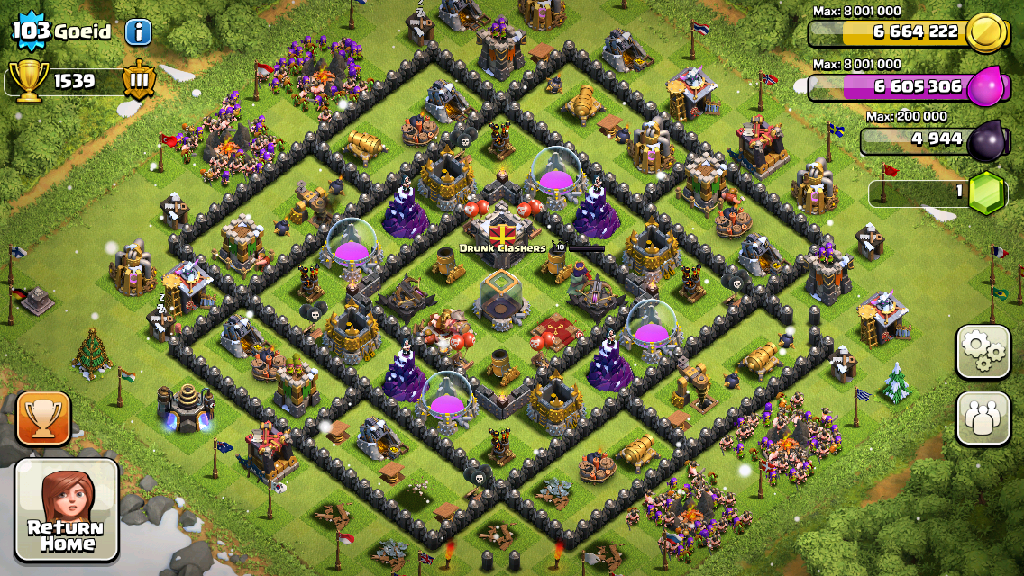Image resolution: width=1024 pixels, height=576 pixels.
Task: Tap the league badge beside the trophy count
Action: 138,80
